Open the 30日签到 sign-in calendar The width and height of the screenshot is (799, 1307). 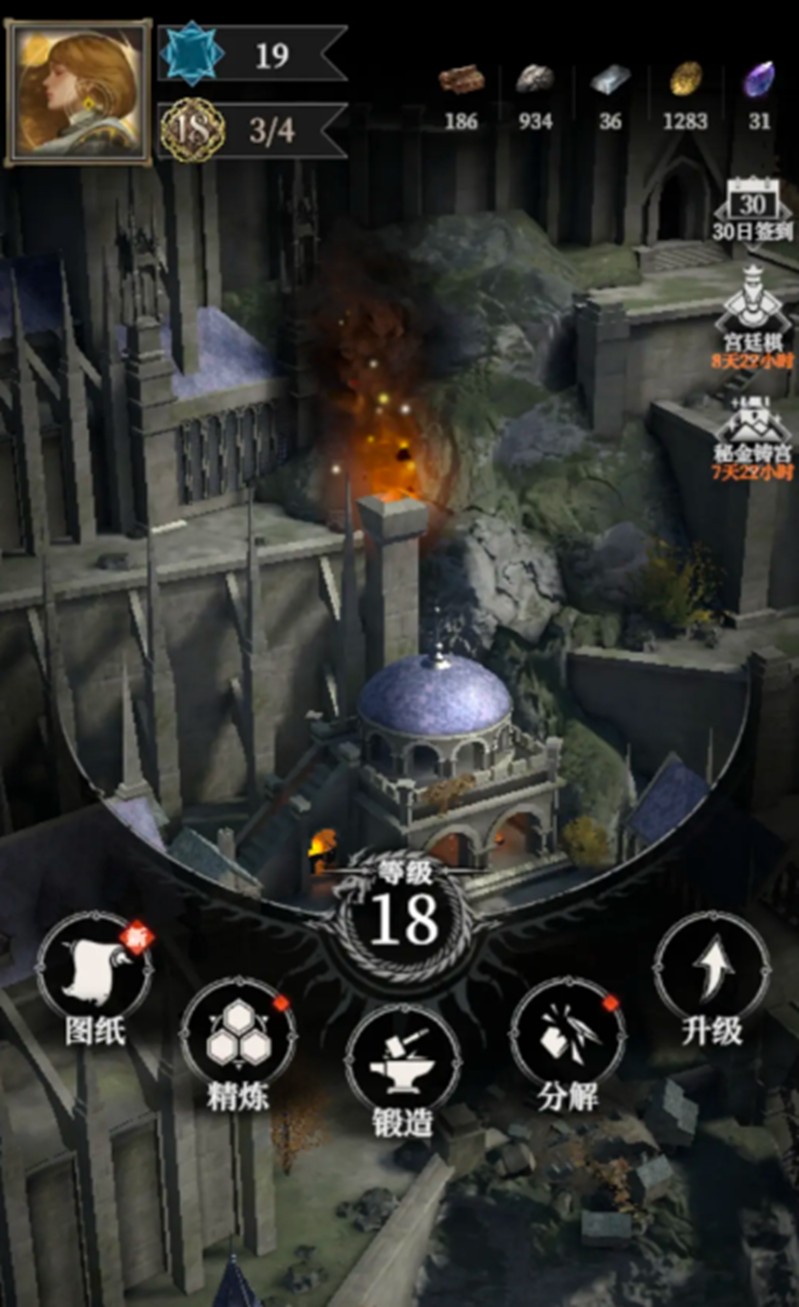point(753,206)
